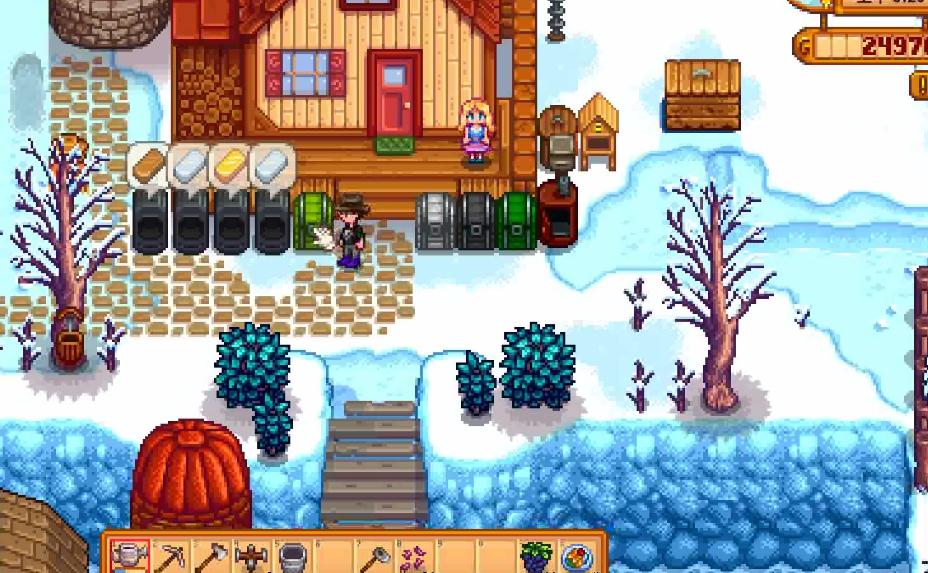Choose the purple seeds hotbar slot

[415, 557]
